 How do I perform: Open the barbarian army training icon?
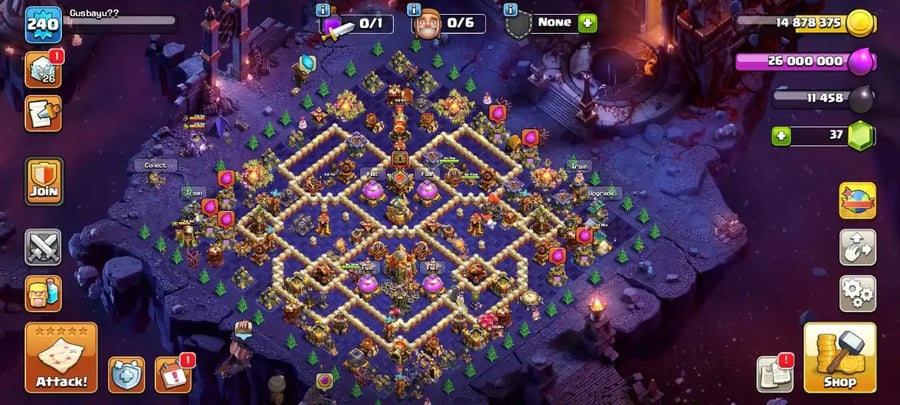[43, 294]
